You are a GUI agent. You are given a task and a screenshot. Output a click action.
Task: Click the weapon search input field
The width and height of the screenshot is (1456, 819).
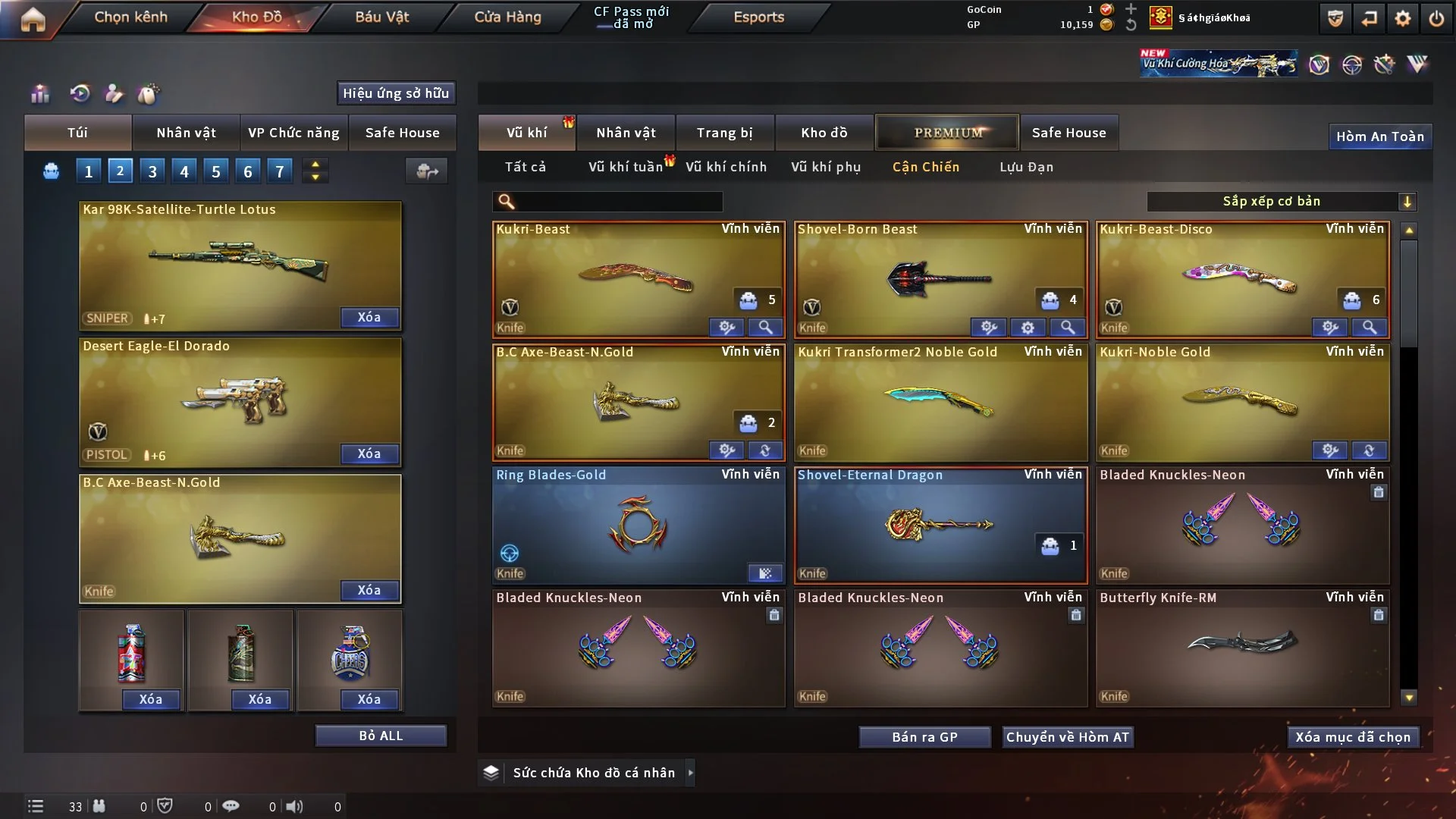[x=607, y=202]
